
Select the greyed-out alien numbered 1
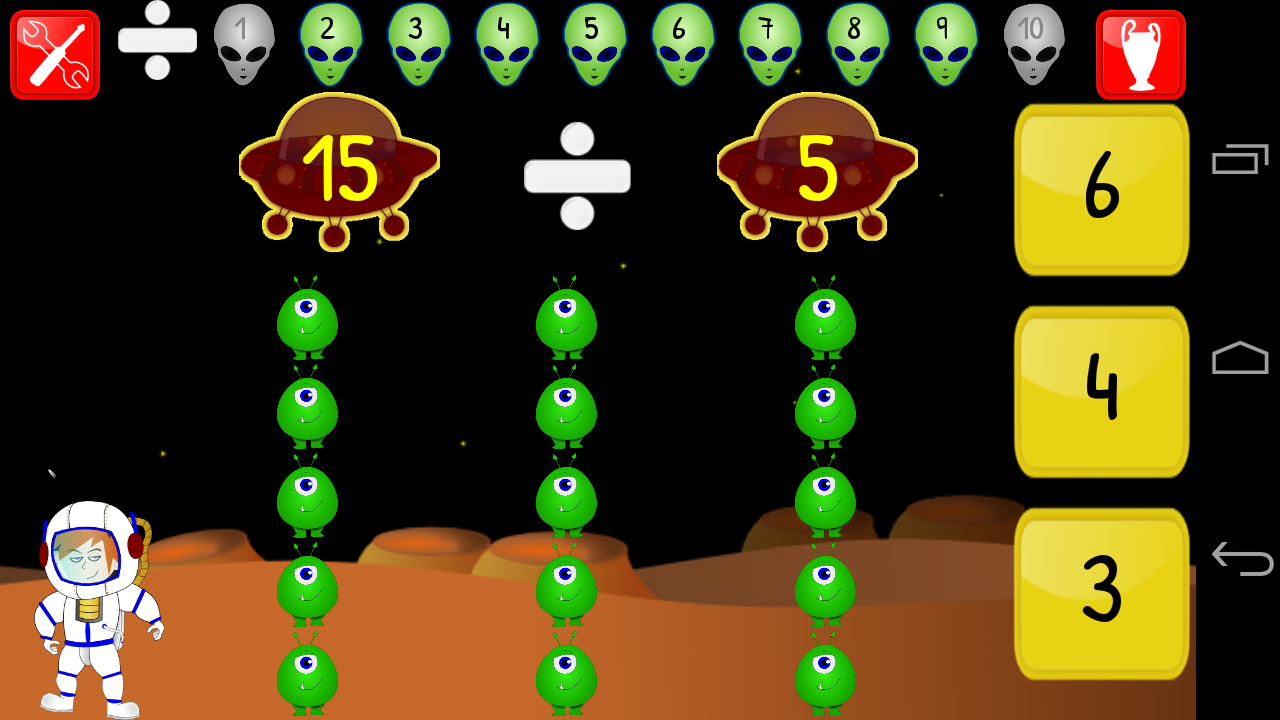coord(243,45)
